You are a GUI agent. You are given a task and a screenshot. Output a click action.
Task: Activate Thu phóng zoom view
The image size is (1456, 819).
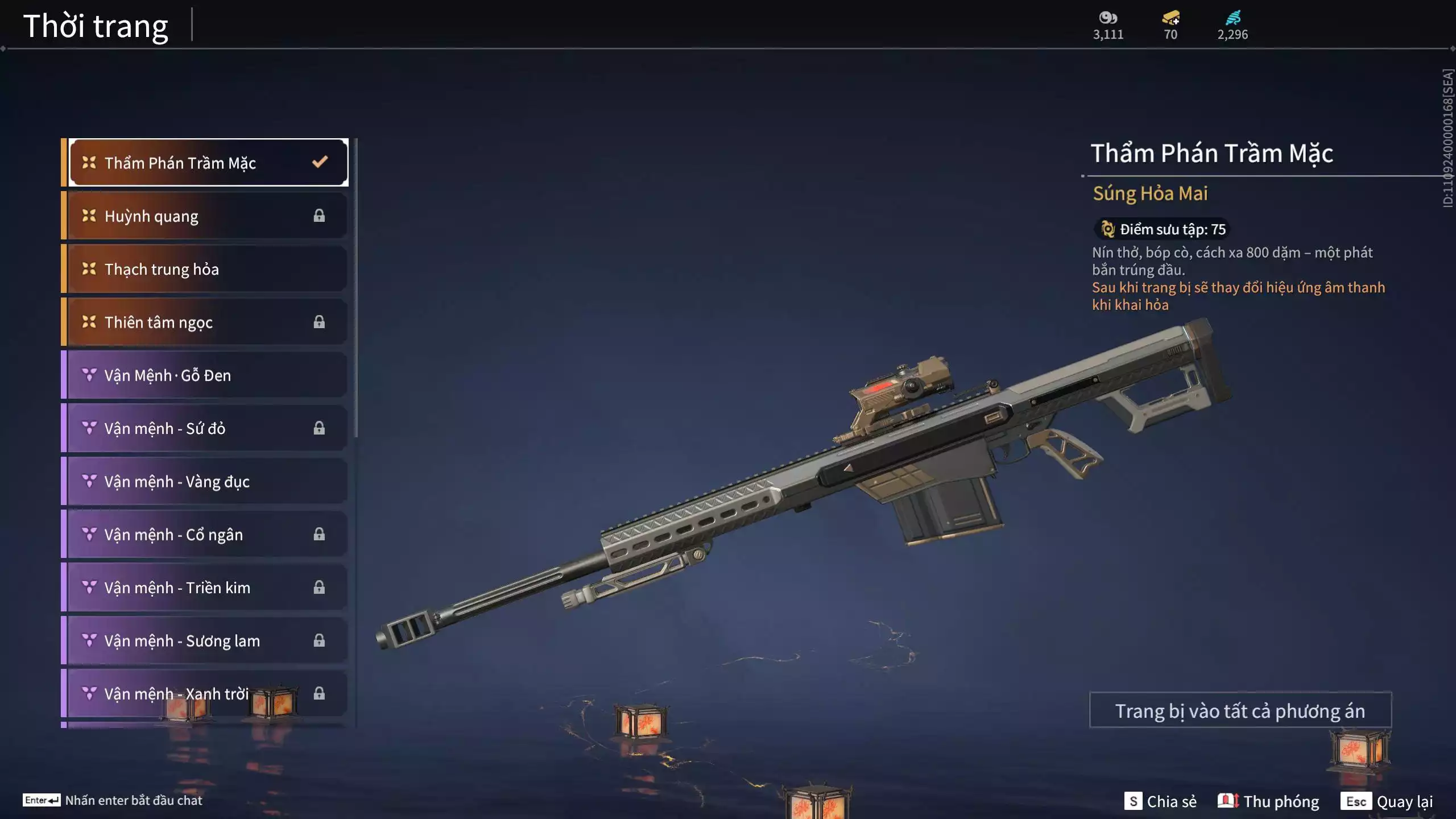pyautogui.click(x=1268, y=801)
